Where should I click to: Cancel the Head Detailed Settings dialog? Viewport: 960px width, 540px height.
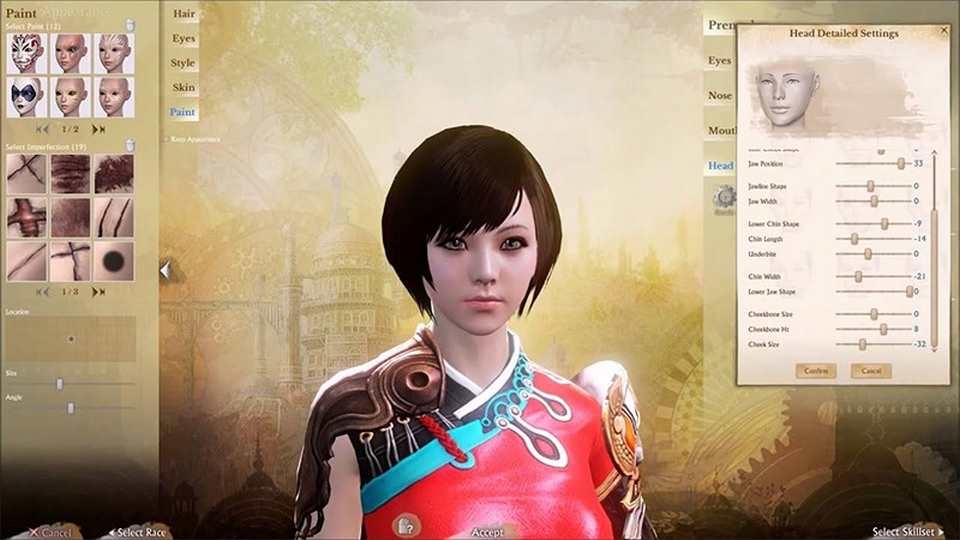(871, 371)
